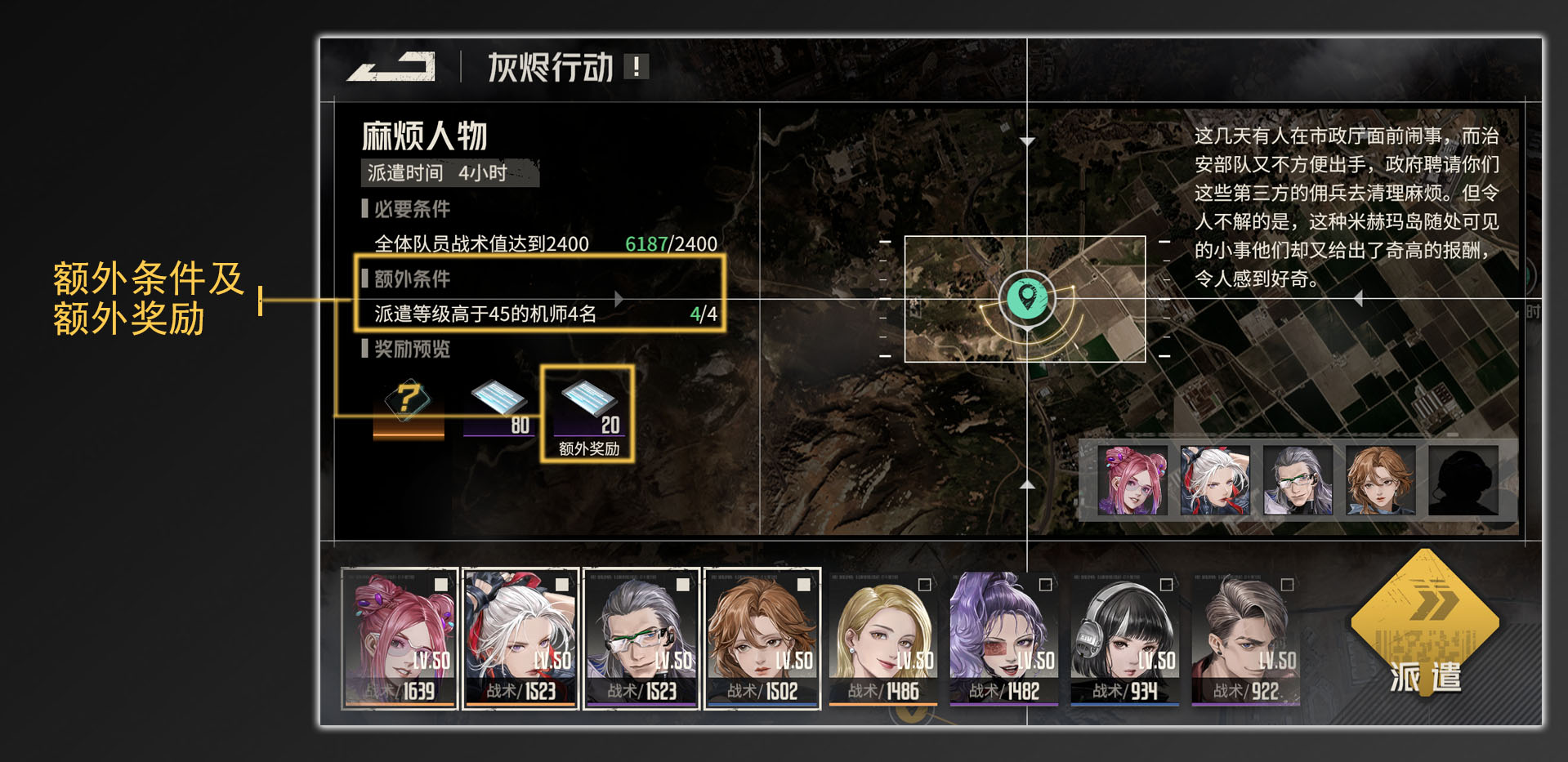Click the orange progress bar under the ? reward
1568x762 pixels.
[407, 434]
